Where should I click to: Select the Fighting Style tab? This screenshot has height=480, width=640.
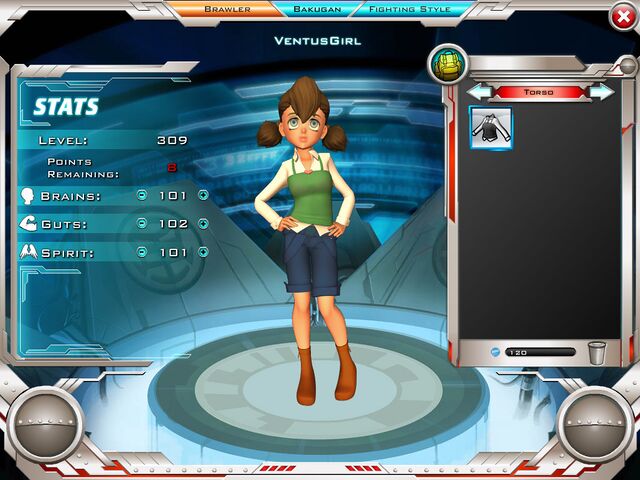click(x=409, y=9)
